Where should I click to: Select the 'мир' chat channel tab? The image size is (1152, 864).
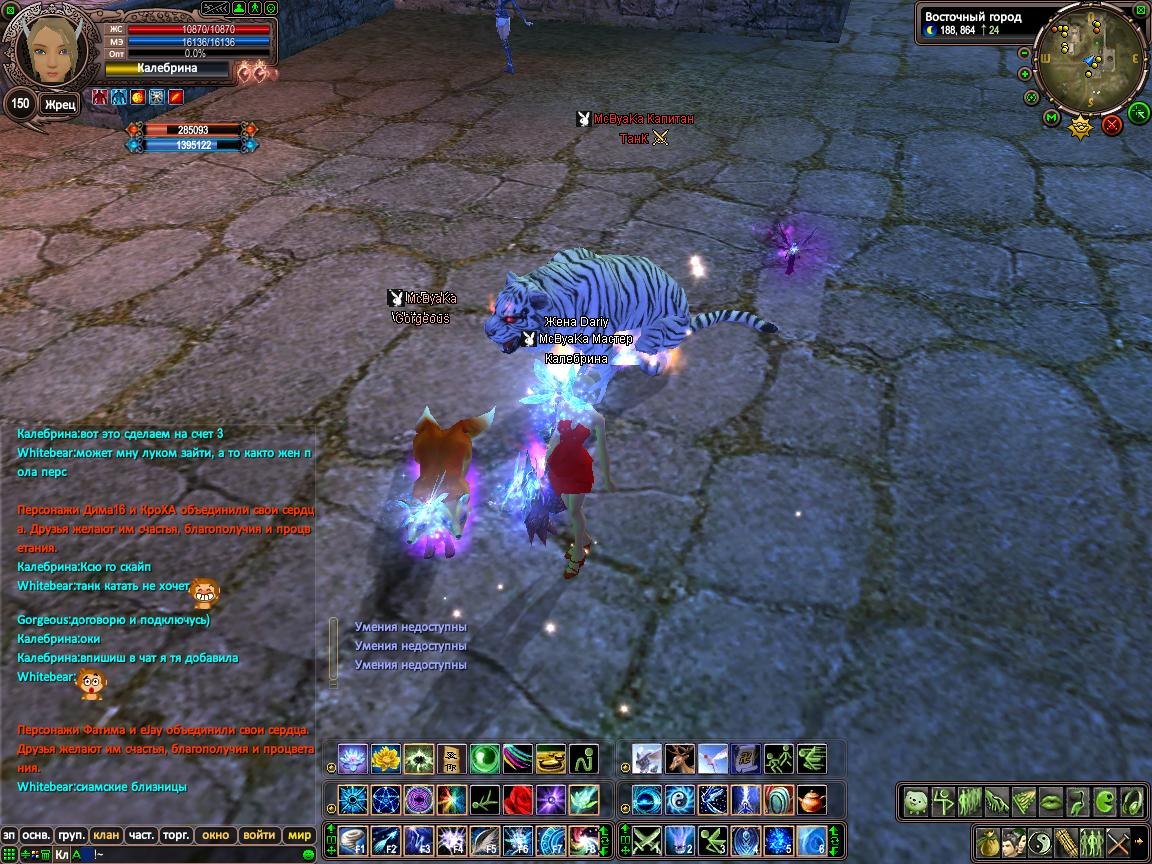[299, 835]
